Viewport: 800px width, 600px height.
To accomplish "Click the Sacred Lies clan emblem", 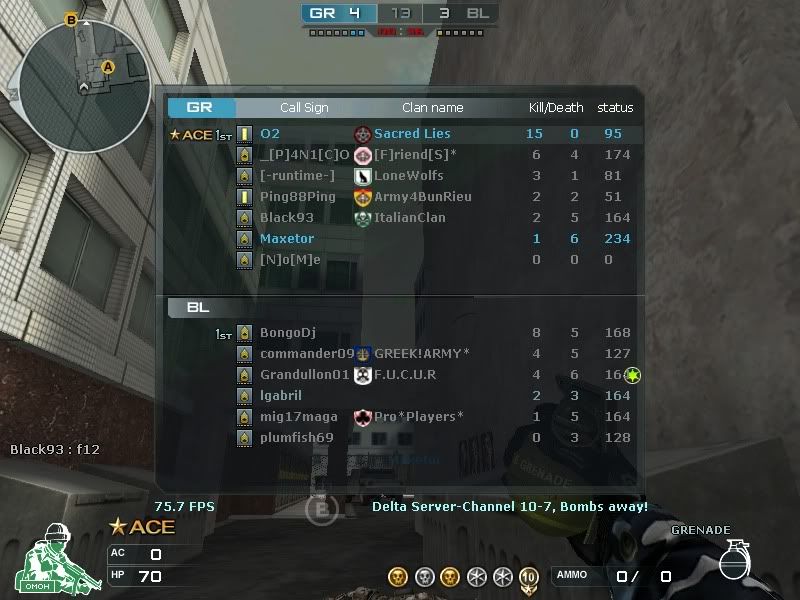I will [363, 134].
